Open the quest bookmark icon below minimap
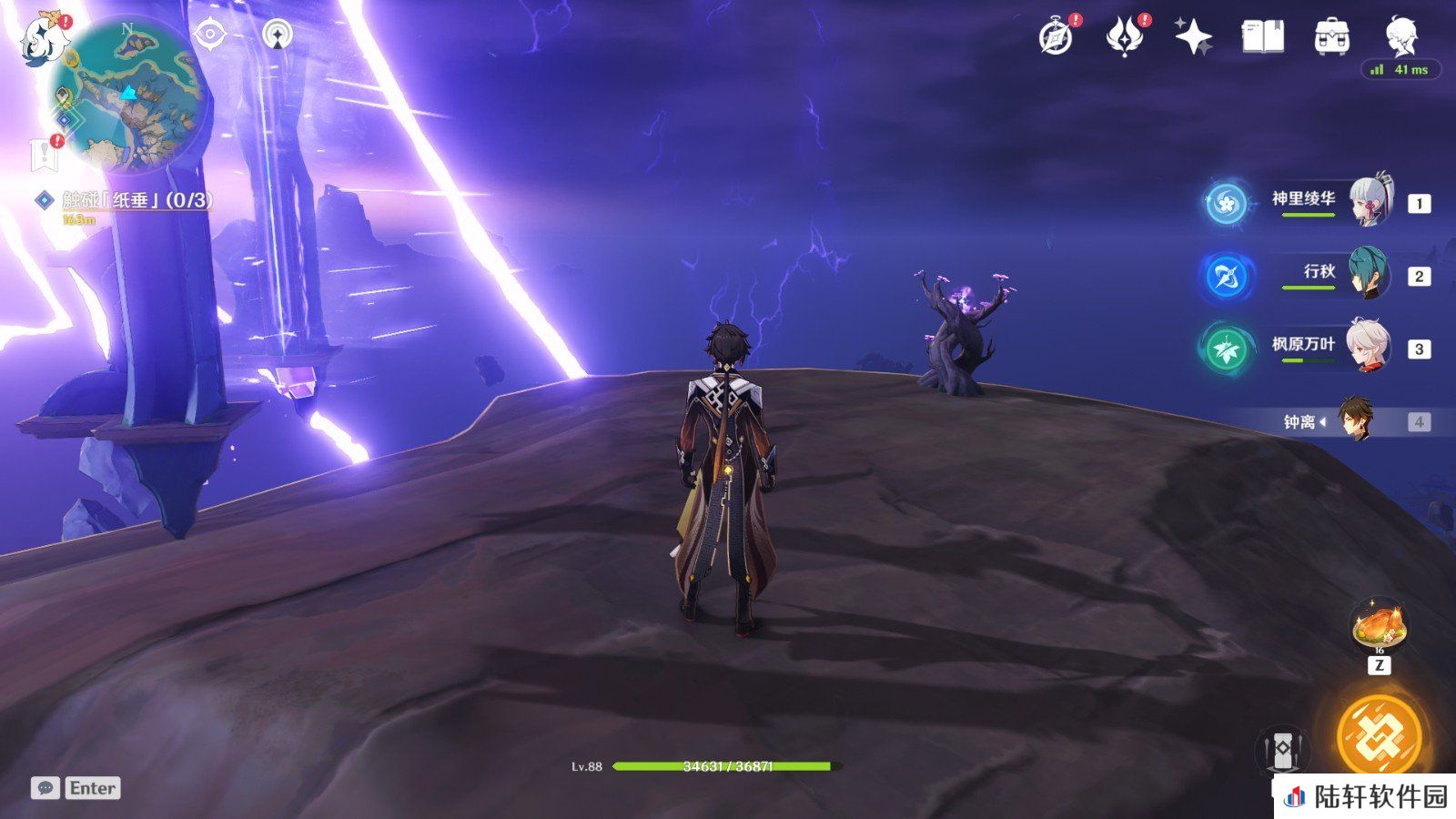The image size is (1456, 819). tap(44, 155)
